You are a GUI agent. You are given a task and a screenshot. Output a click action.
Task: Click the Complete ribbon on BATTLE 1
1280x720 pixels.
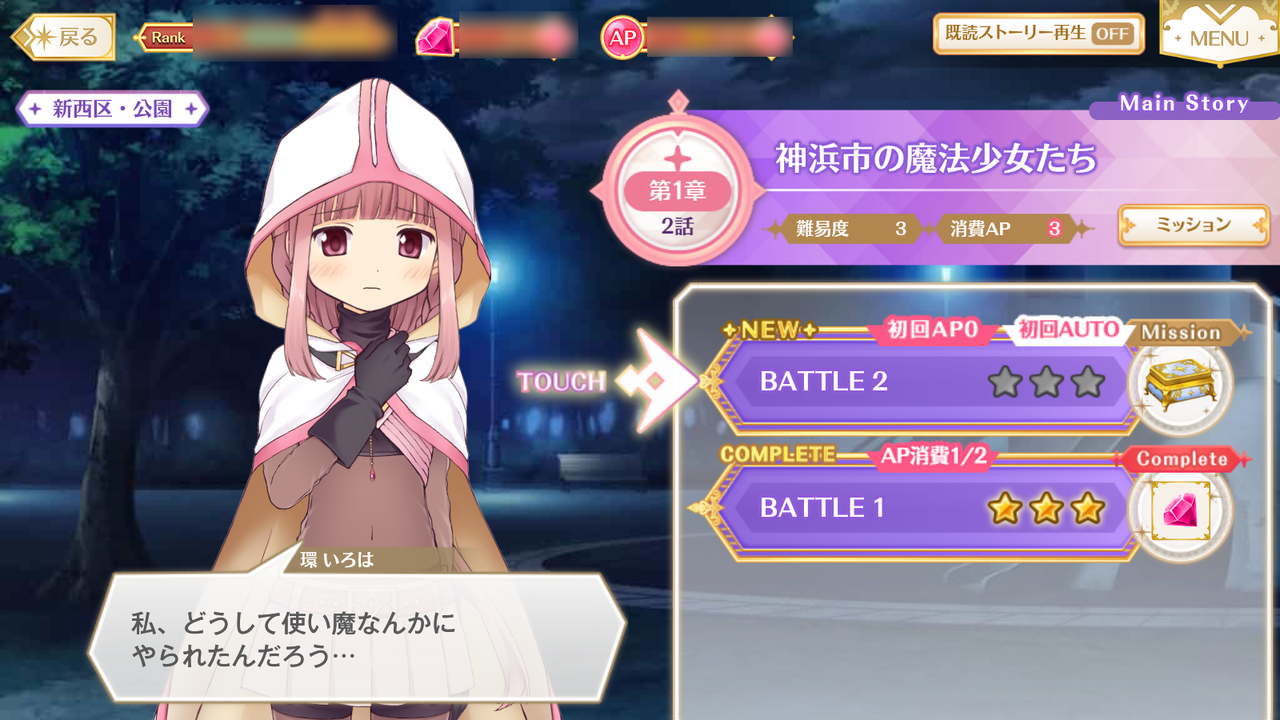click(x=1183, y=460)
